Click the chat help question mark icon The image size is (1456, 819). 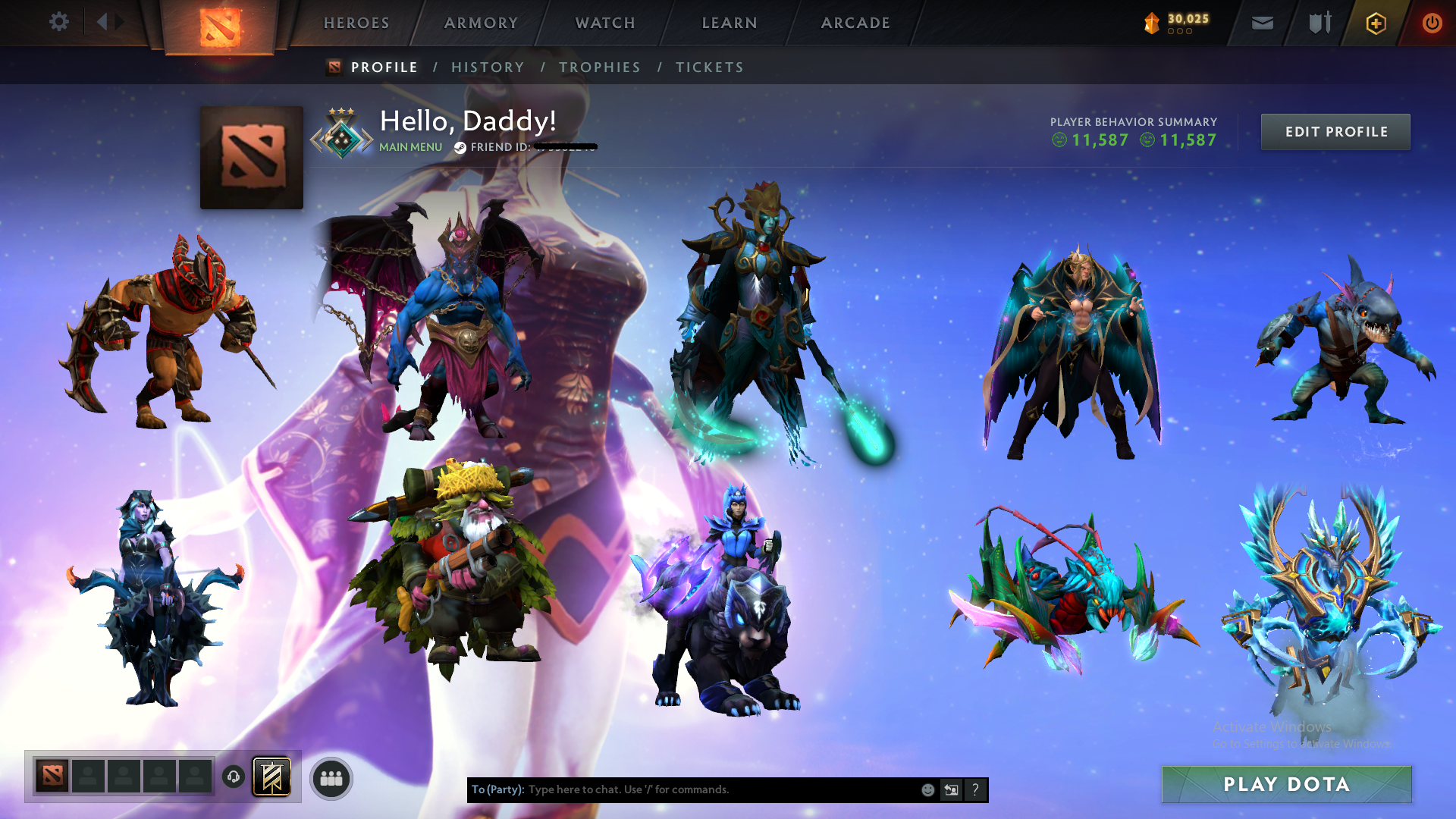pos(975,789)
